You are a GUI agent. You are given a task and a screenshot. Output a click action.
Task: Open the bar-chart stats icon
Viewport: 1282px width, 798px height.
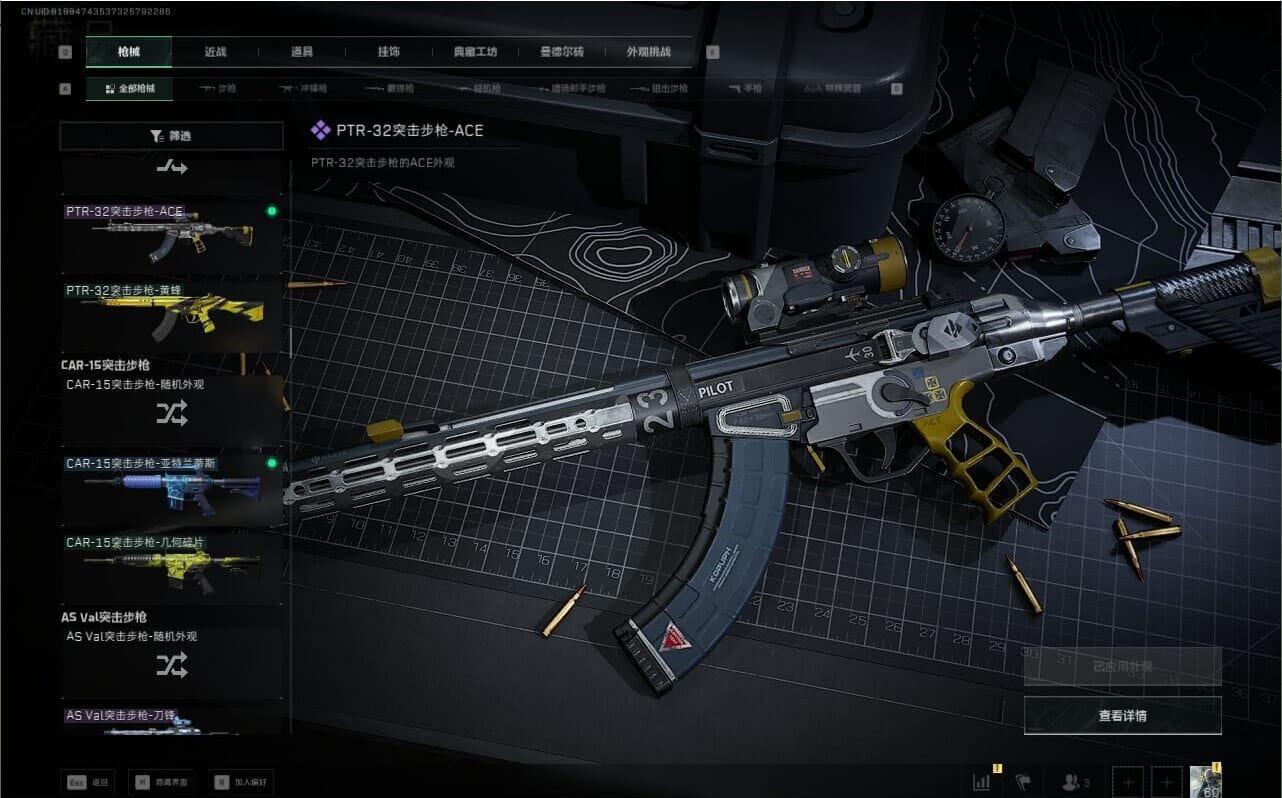tap(981, 781)
